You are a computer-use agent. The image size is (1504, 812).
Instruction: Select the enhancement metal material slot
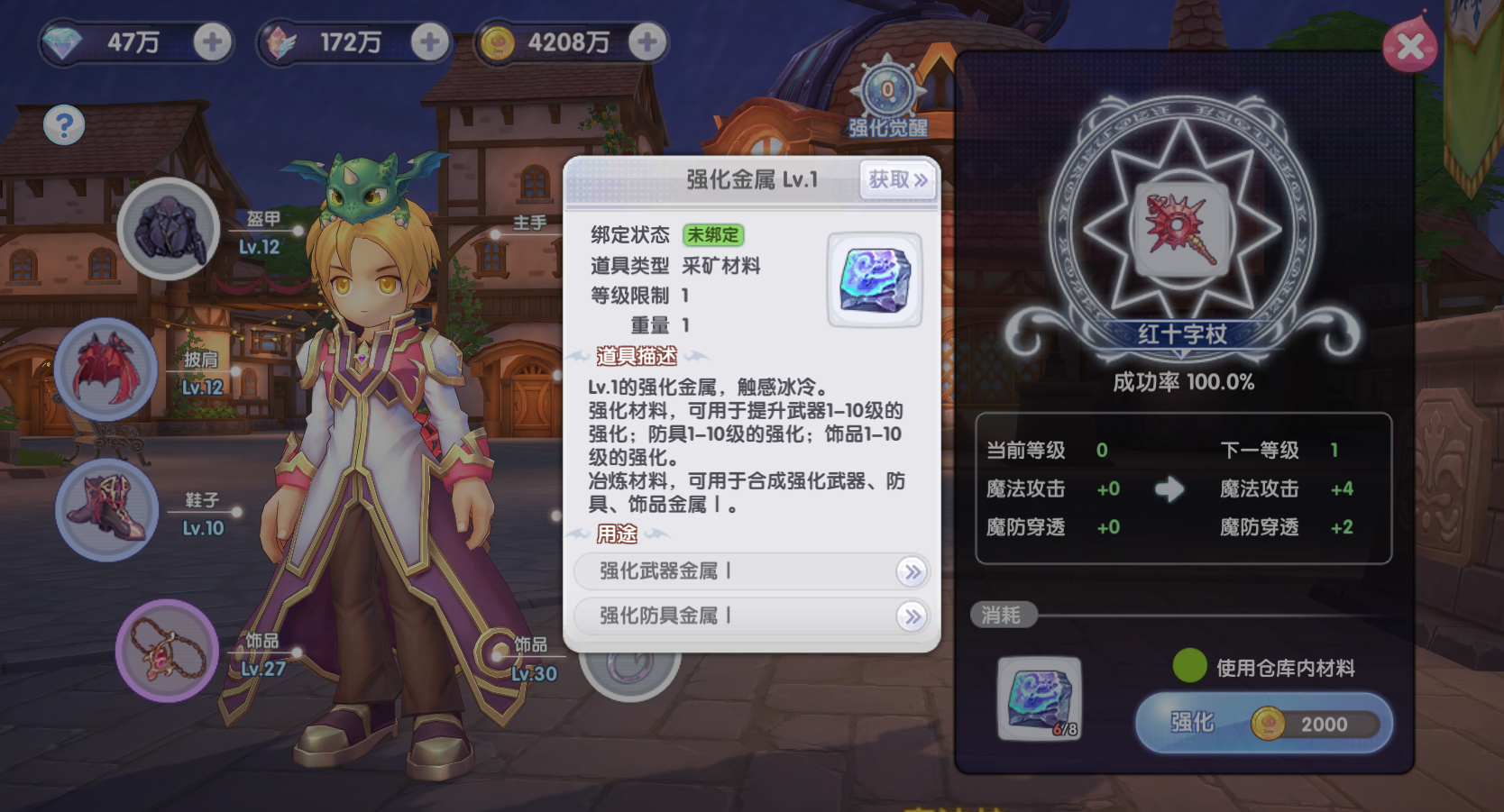(1039, 698)
